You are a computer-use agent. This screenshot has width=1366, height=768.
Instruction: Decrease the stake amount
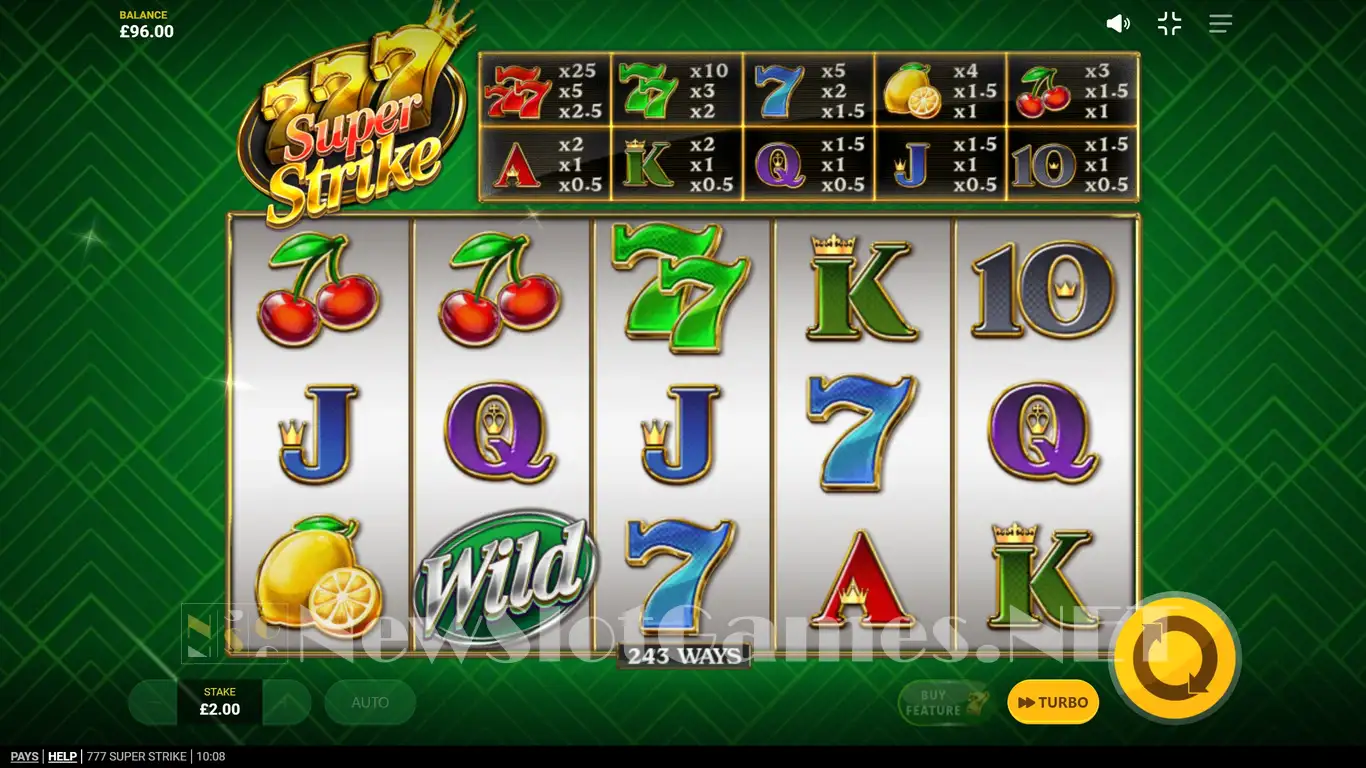pos(152,702)
